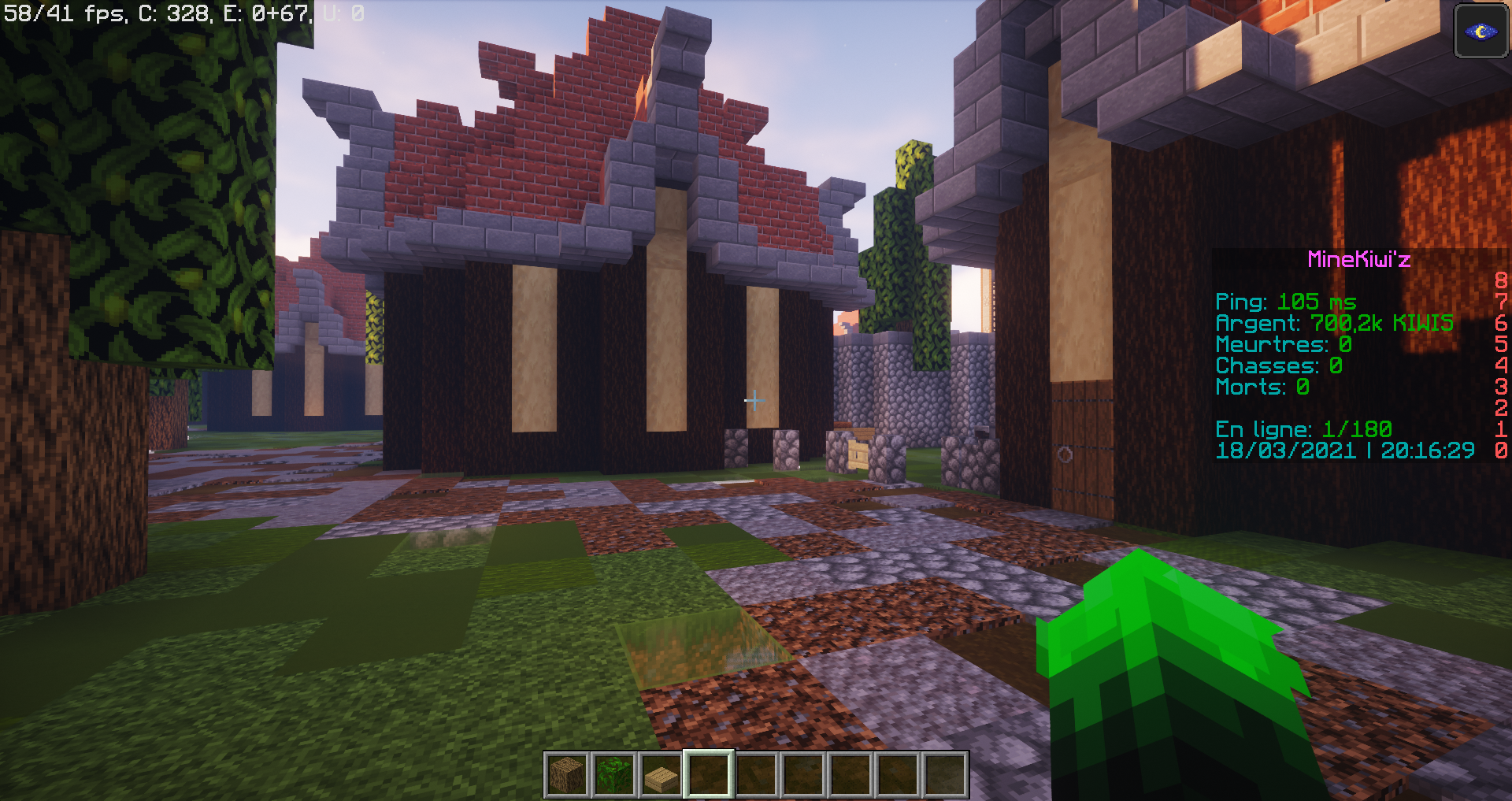Choose the leaves block in the hotbar
The width and height of the screenshot is (1512, 801).
(x=614, y=775)
